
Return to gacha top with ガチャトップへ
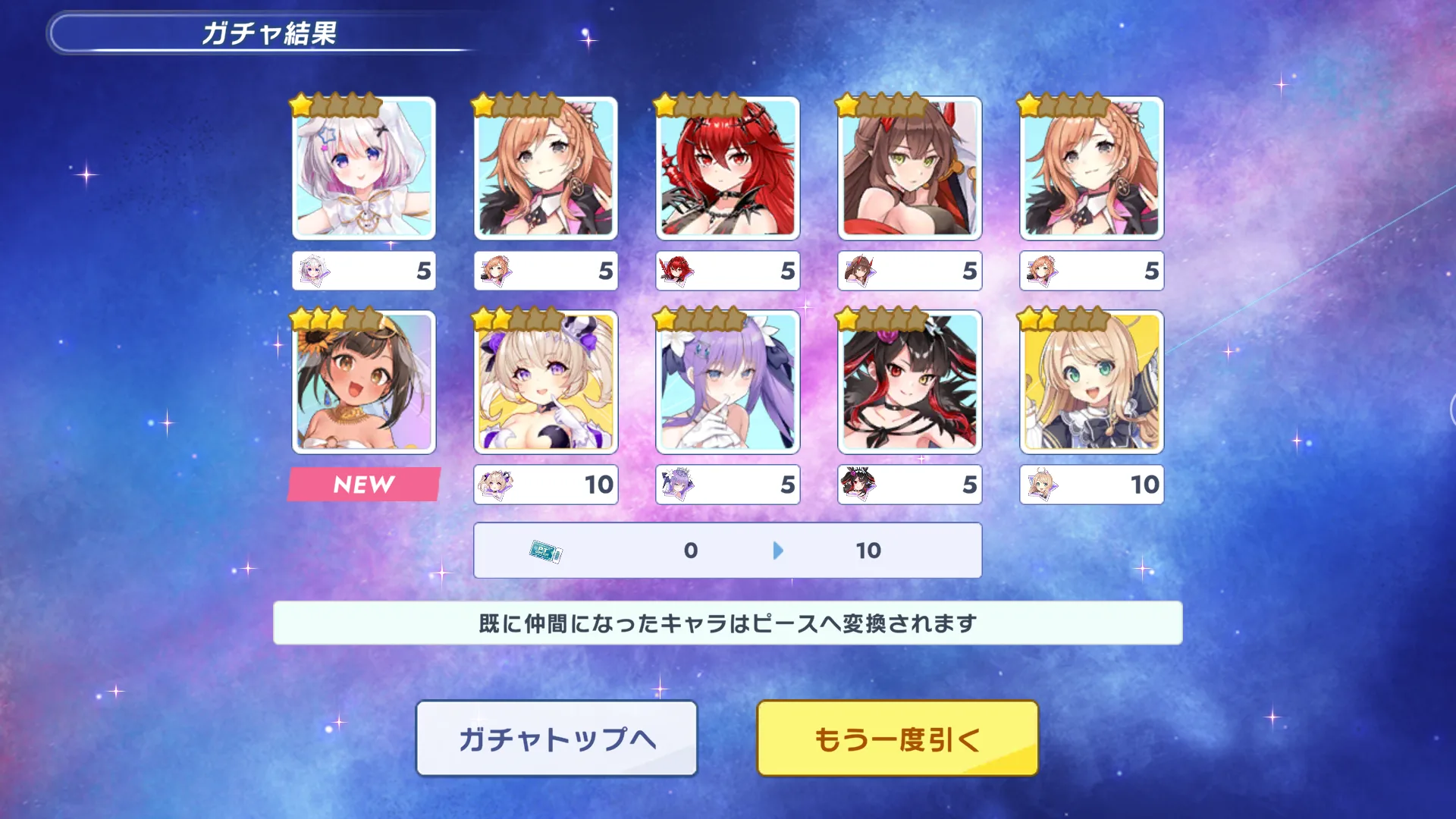point(557,738)
